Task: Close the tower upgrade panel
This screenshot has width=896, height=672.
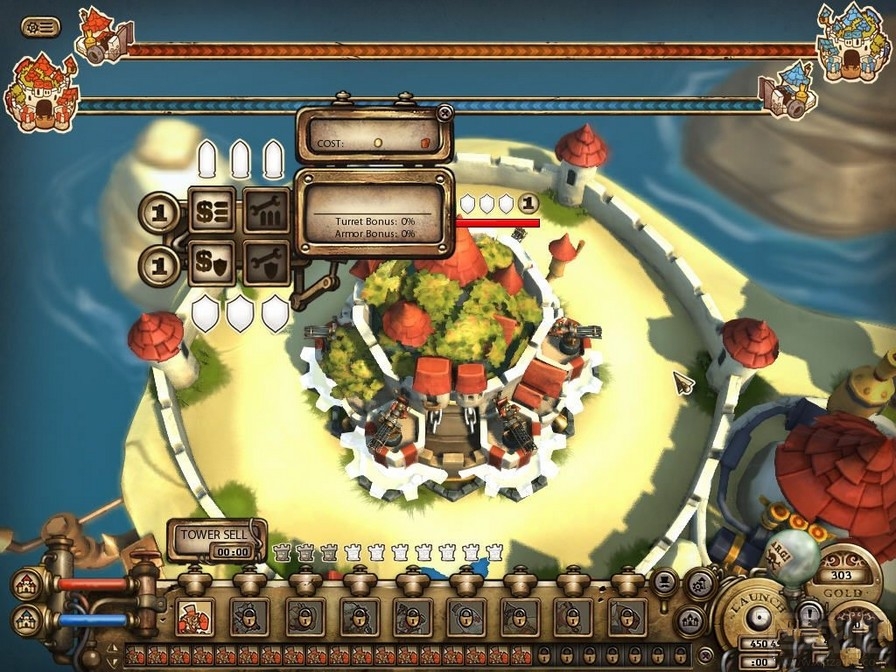Action: click(x=445, y=112)
